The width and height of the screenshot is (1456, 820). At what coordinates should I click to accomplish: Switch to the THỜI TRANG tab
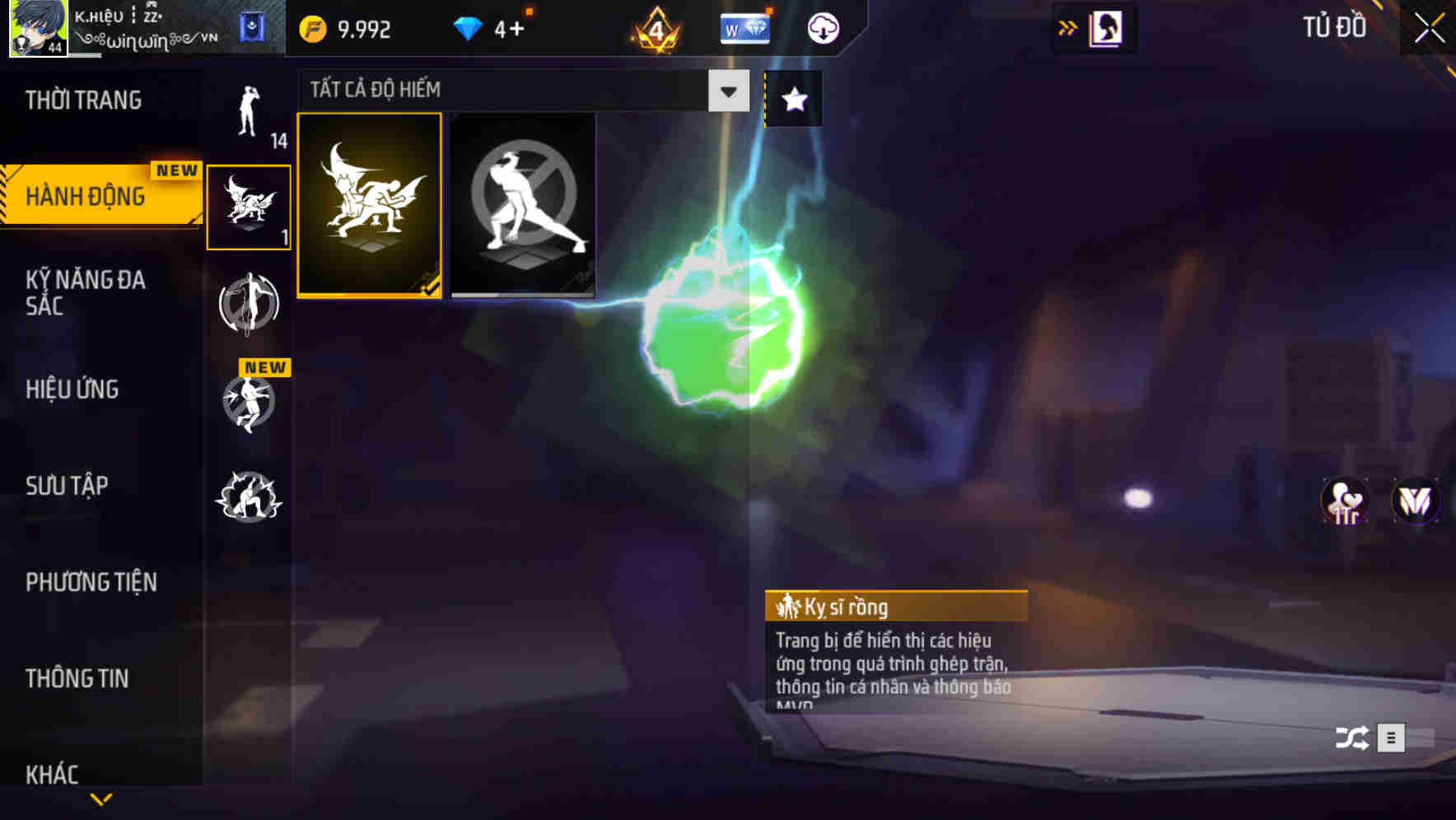(82, 99)
